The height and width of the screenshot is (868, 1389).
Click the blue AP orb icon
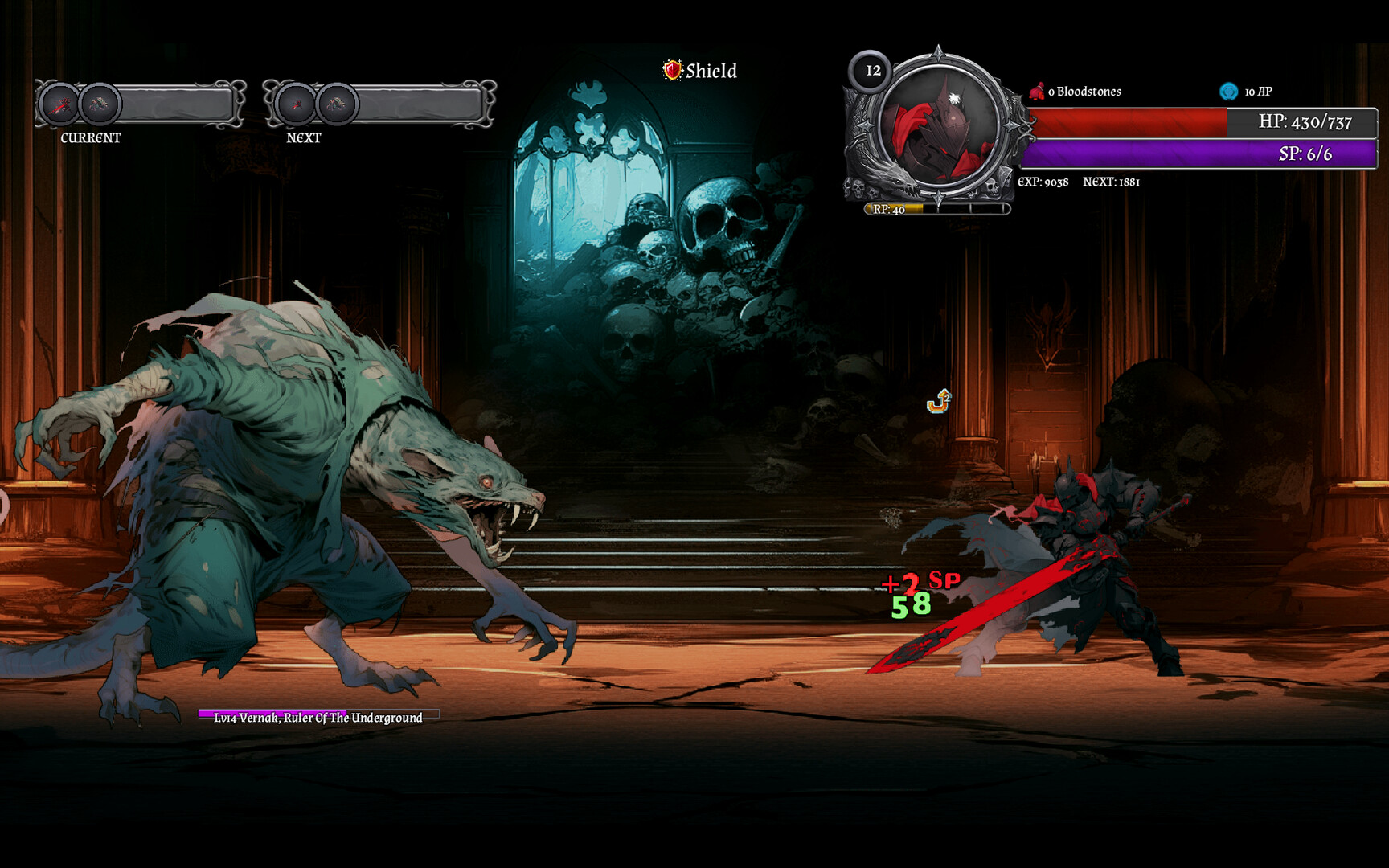pos(1228,92)
